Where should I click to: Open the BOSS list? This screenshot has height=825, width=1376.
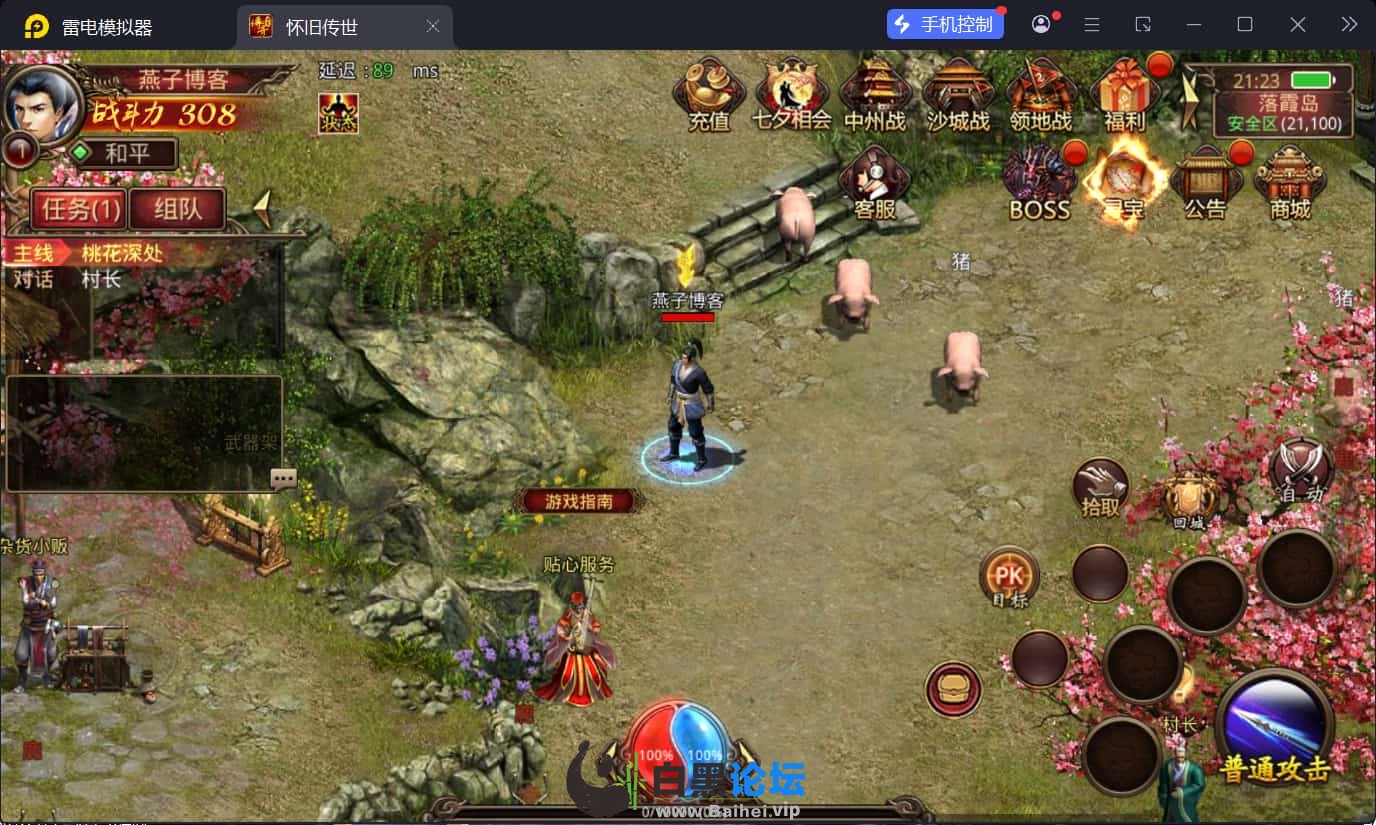pos(1039,183)
